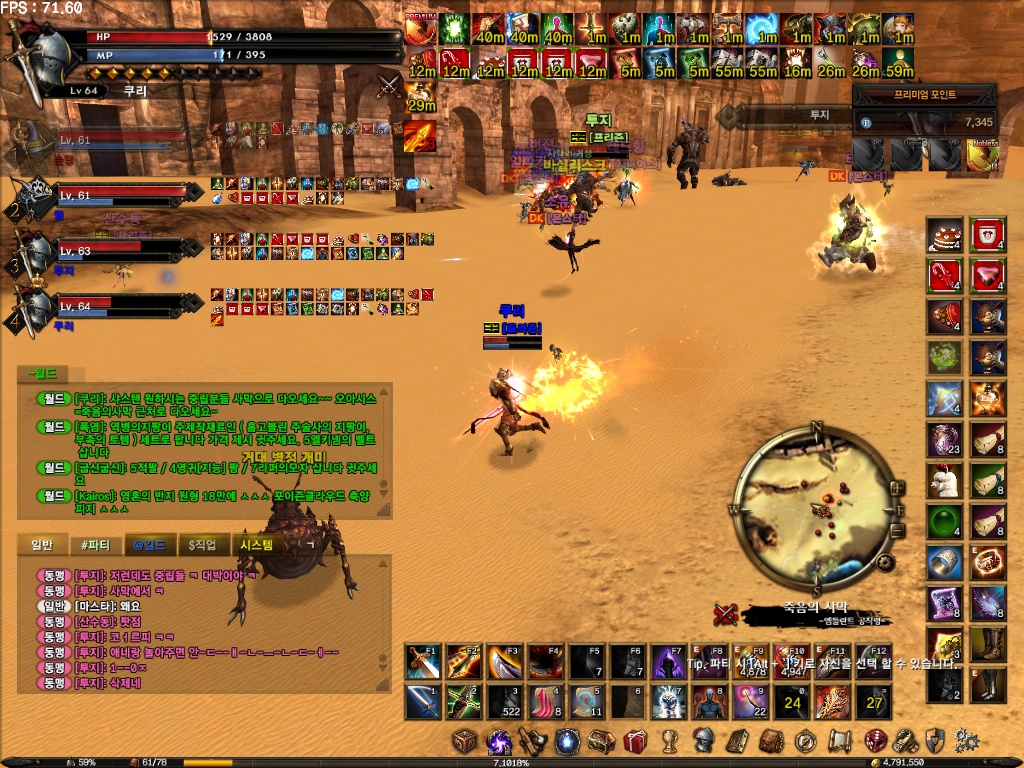Switch to the 일반 chat tab

point(42,545)
